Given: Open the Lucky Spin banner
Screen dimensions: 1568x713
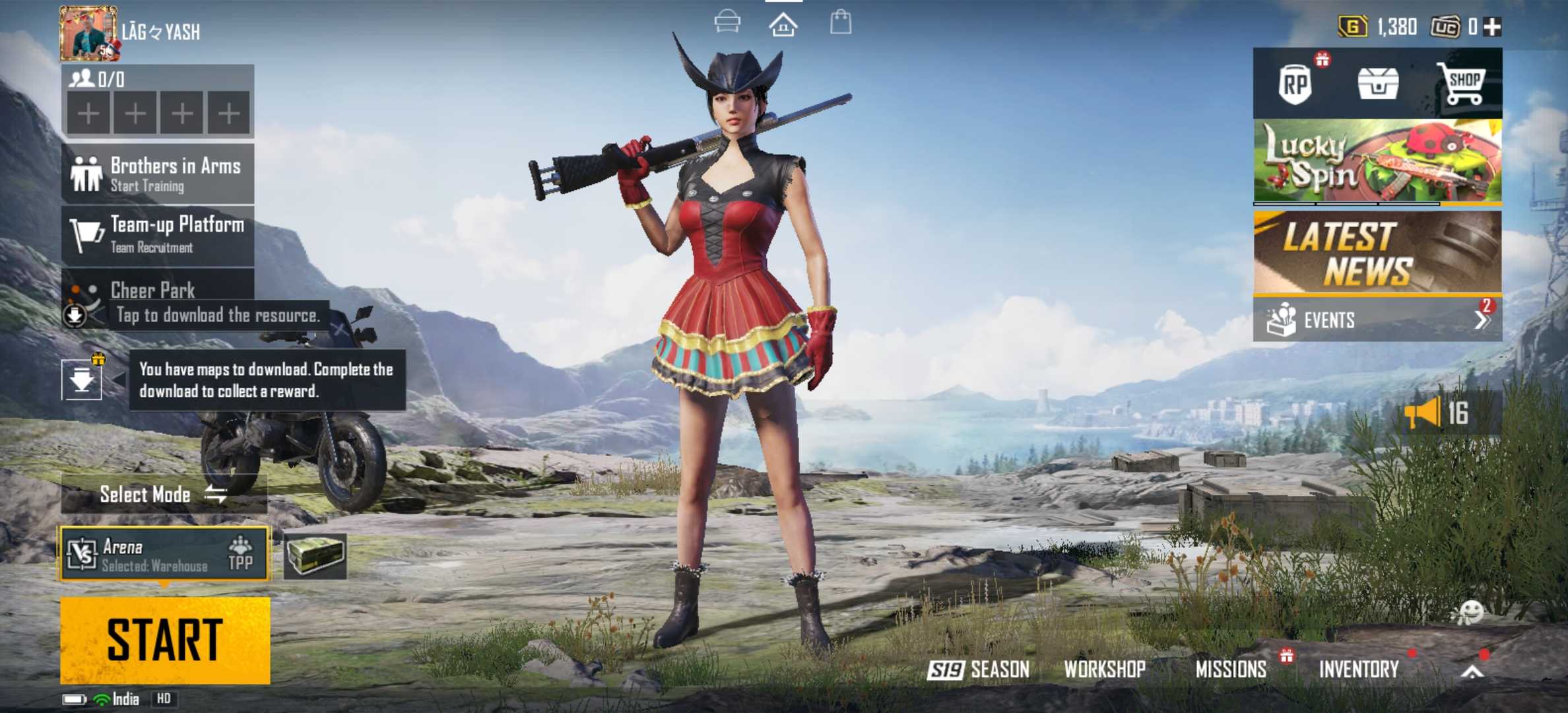Looking at the screenshot, I should 1377,160.
